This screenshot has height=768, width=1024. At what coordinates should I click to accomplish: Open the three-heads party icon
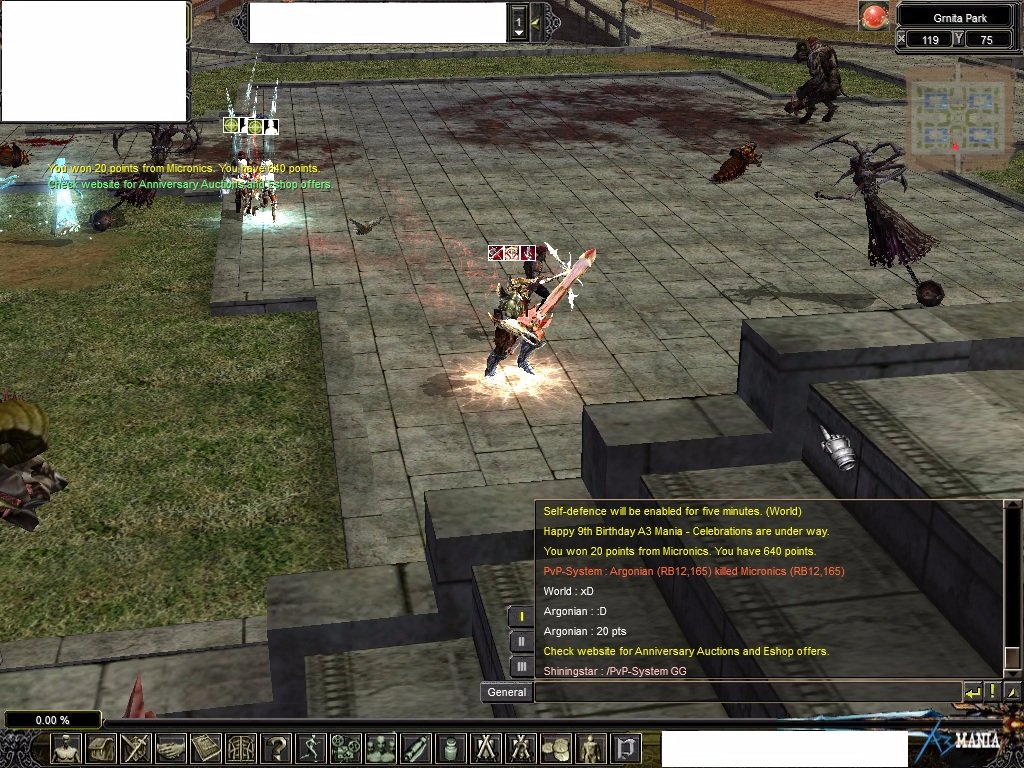pos(381,748)
